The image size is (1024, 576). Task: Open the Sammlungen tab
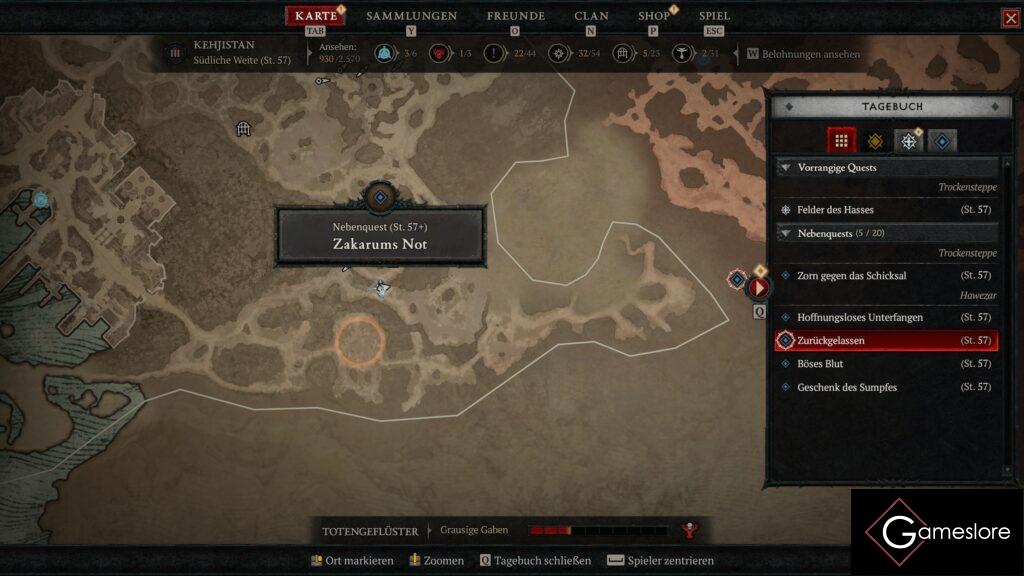coord(411,16)
